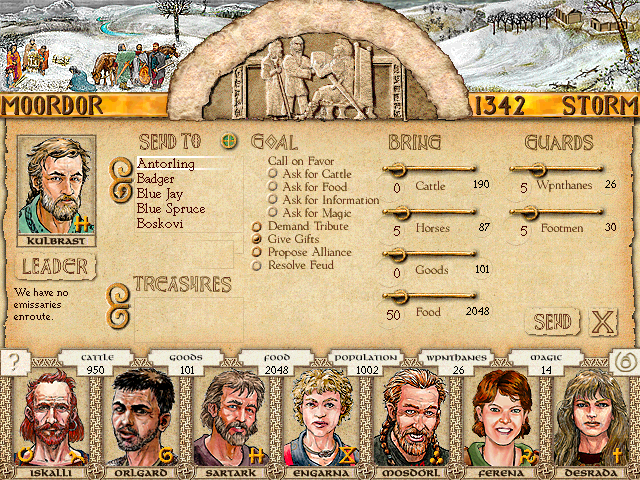Close the emissary screen with X
Image resolution: width=640 pixels, height=480 pixels.
pyautogui.click(x=602, y=322)
